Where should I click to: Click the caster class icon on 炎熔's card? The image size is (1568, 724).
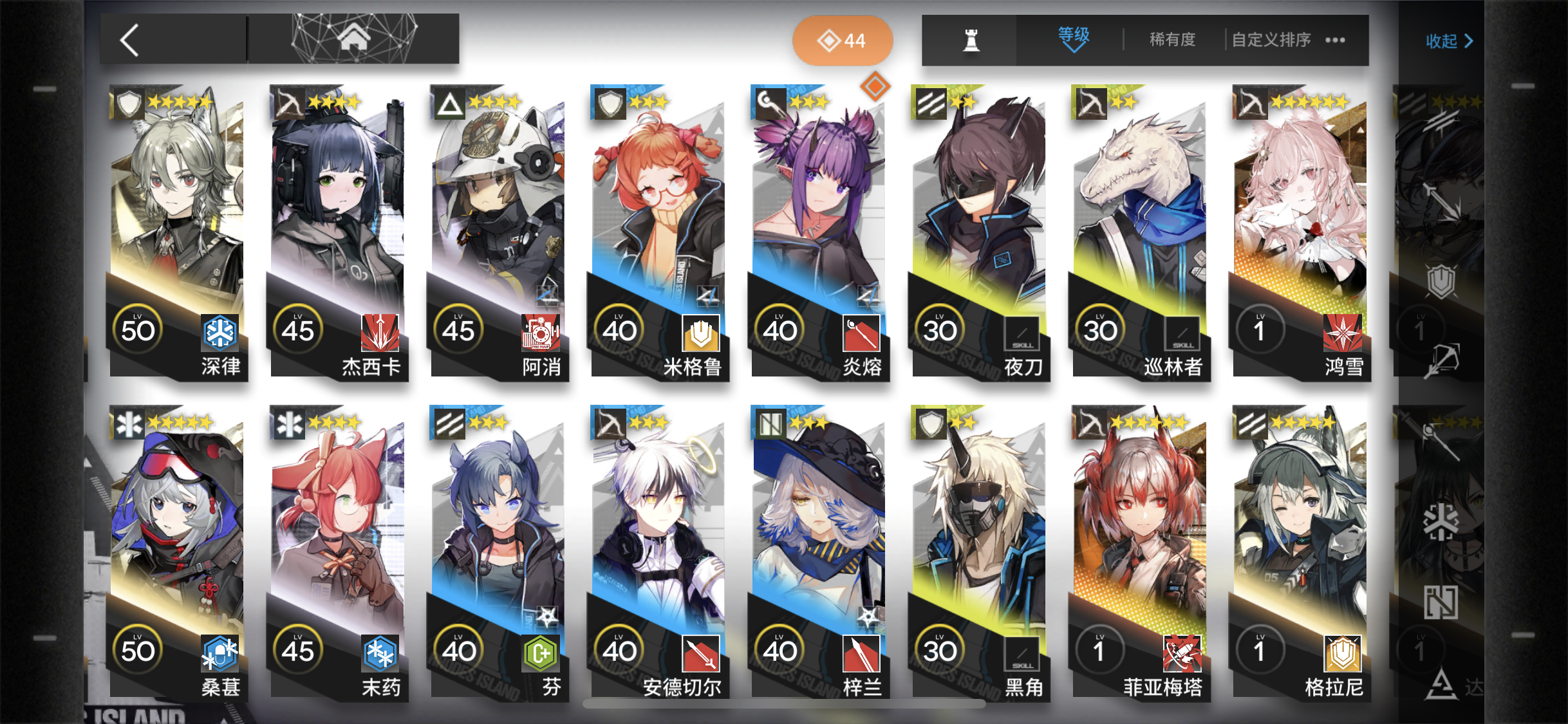pyautogui.click(x=770, y=104)
